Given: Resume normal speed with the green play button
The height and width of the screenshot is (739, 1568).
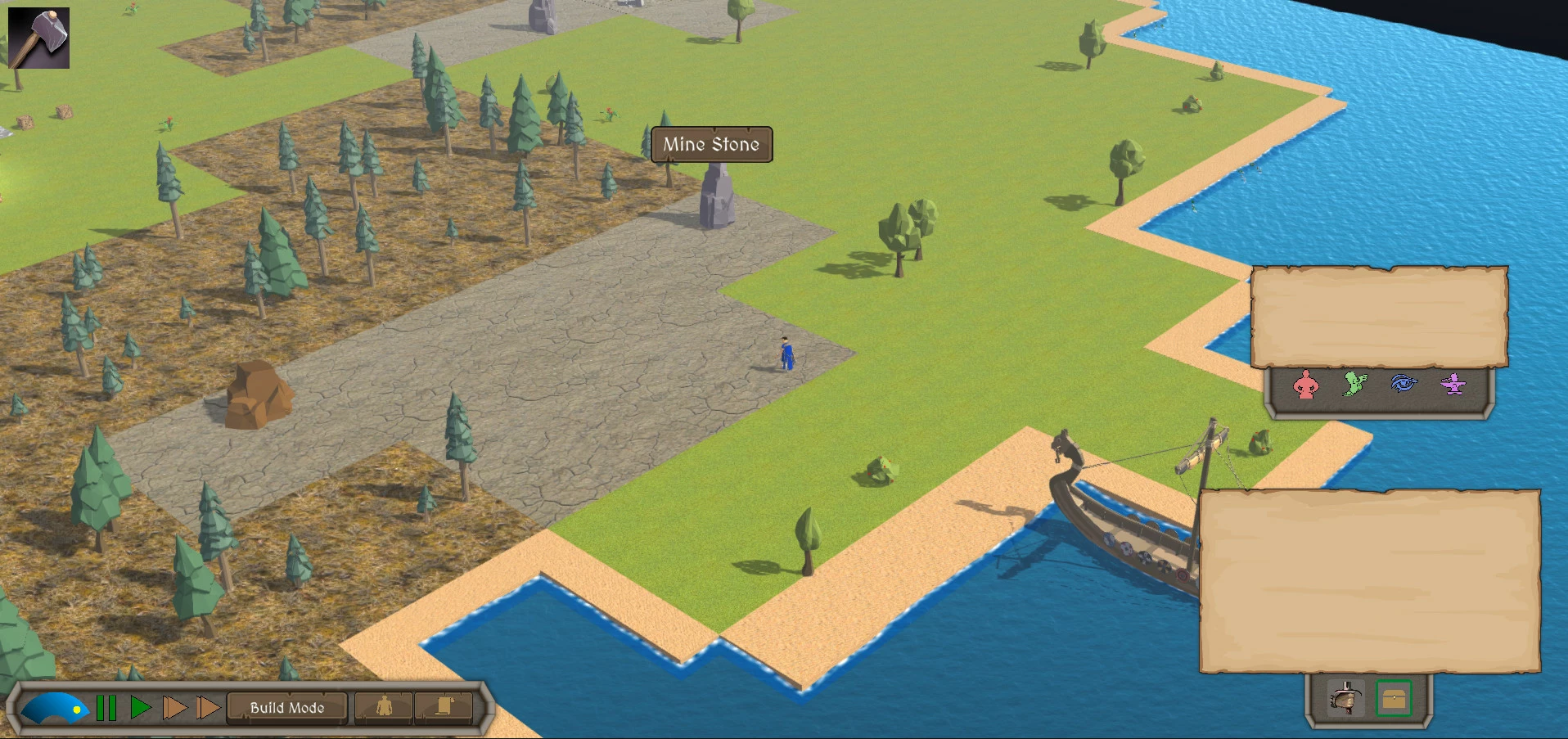Looking at the screenshot, I should (x=141, y=708).
